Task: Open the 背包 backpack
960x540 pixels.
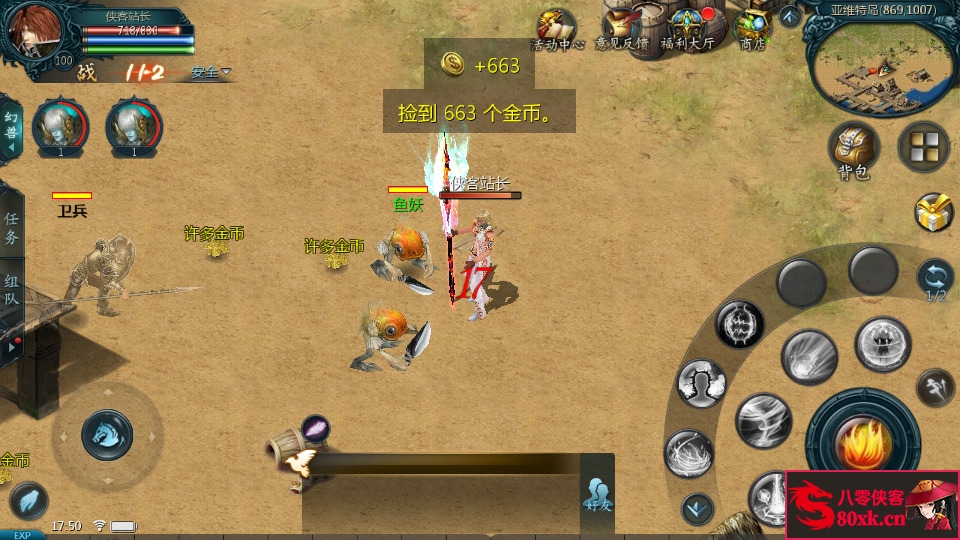Action: click(854, 149)
